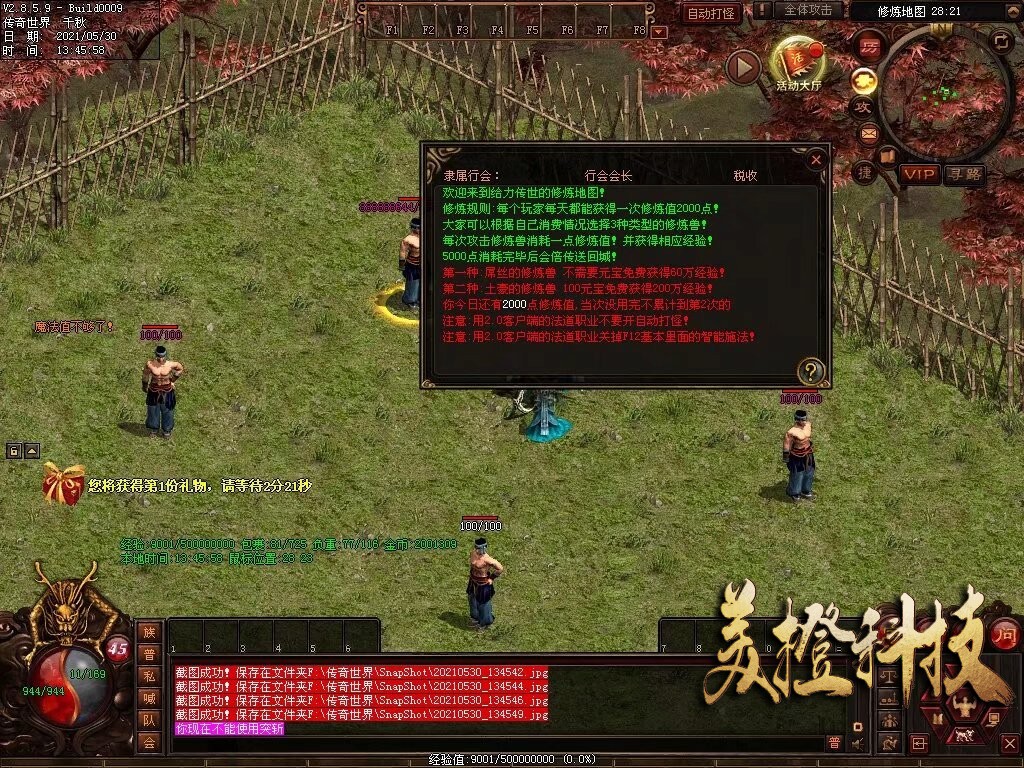Toggle the chat sound speaker icon
This screenshot has height=768, width=1024.
coord(857,742)
